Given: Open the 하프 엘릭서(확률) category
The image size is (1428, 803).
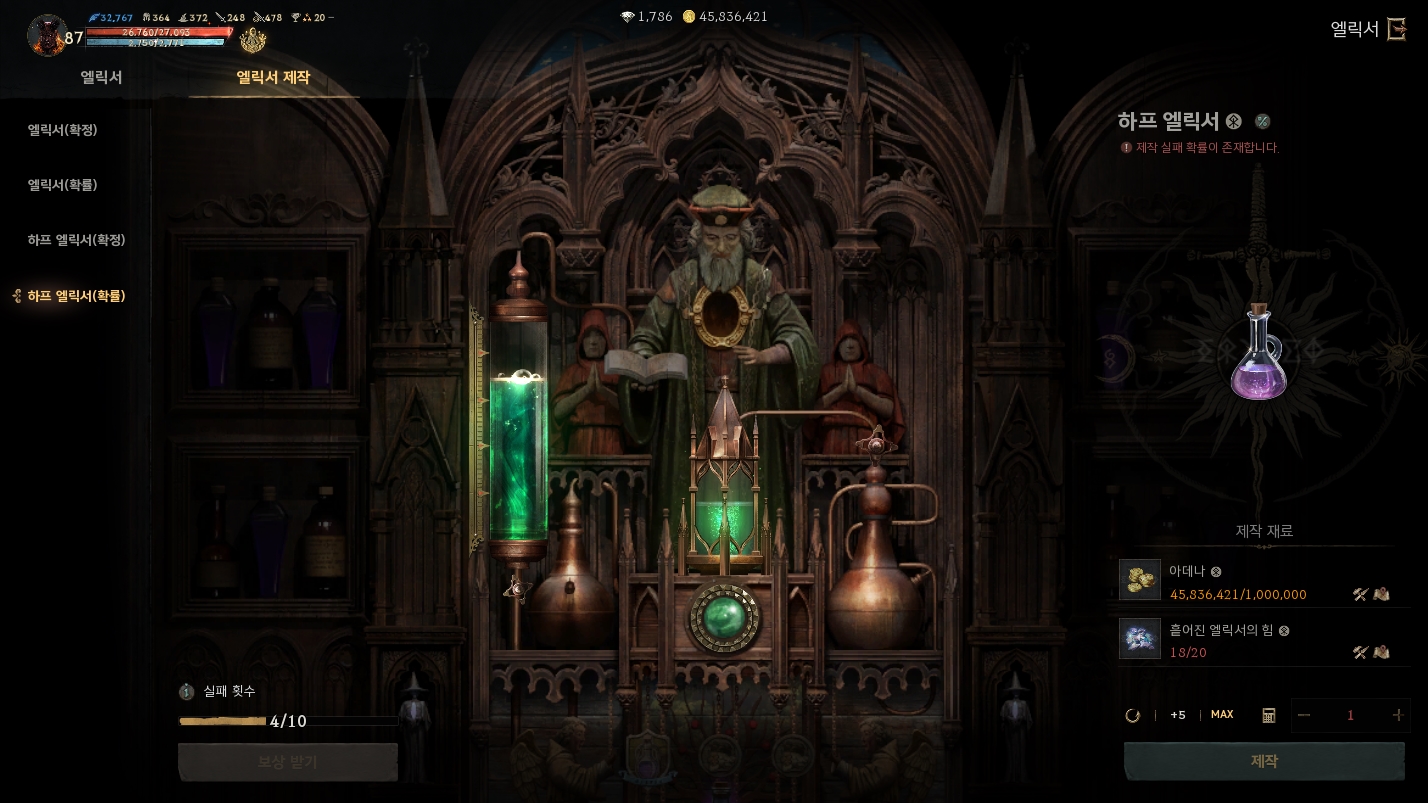Looking at the screenshot, I should point(76,296).
